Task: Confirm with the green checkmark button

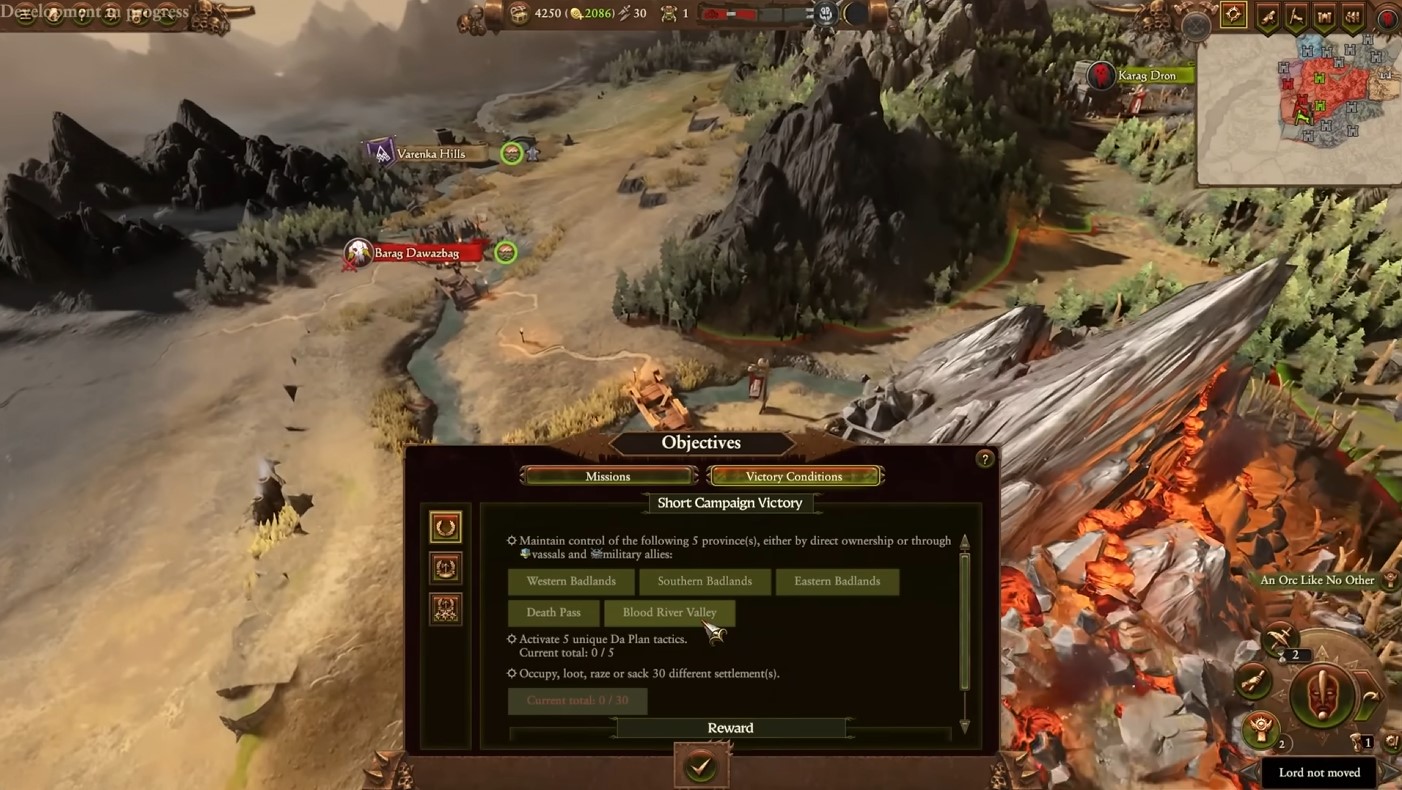Action: click(700, 765)
